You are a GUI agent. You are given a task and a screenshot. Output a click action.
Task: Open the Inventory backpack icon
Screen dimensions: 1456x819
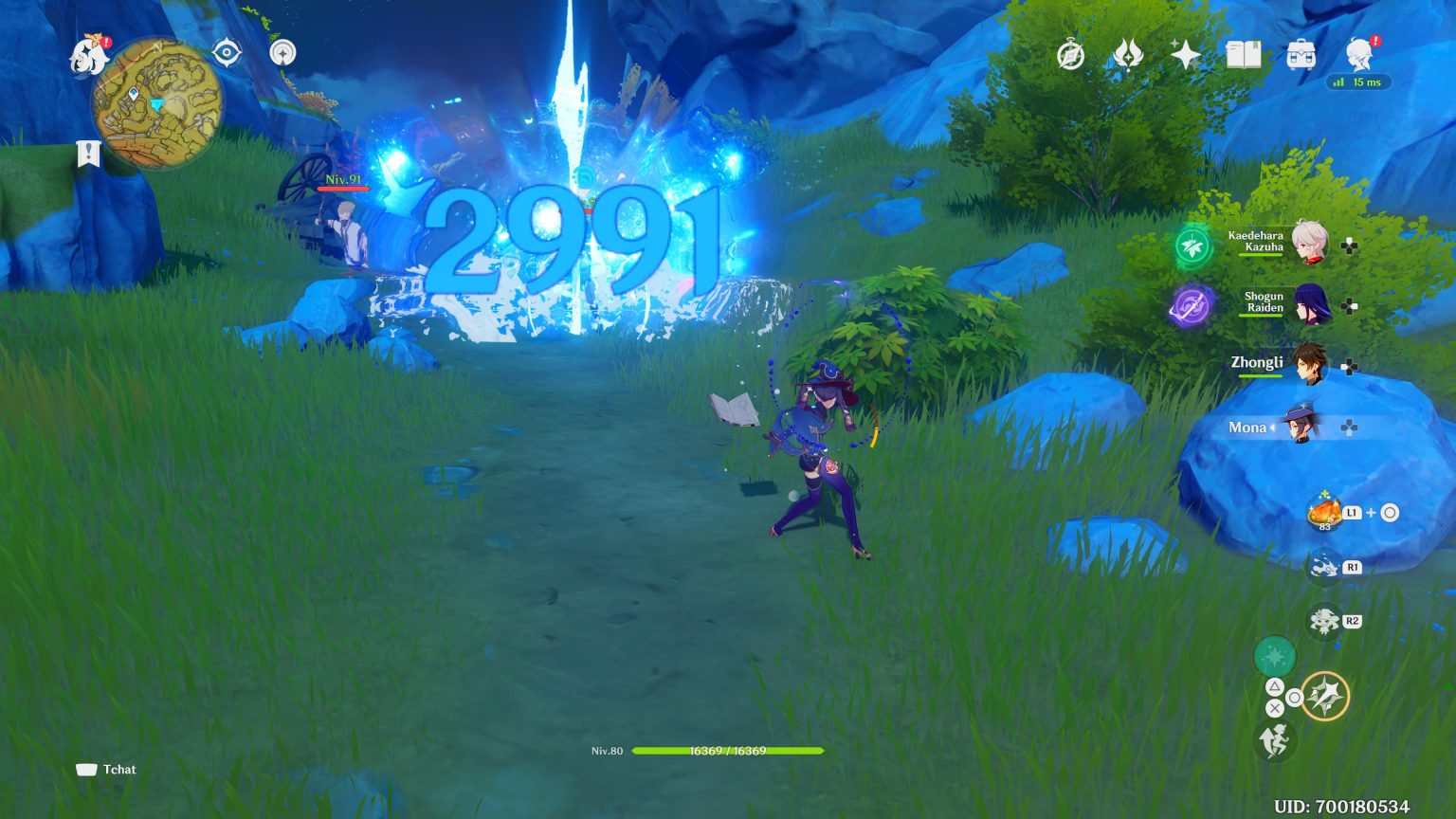pos(1303,56)
